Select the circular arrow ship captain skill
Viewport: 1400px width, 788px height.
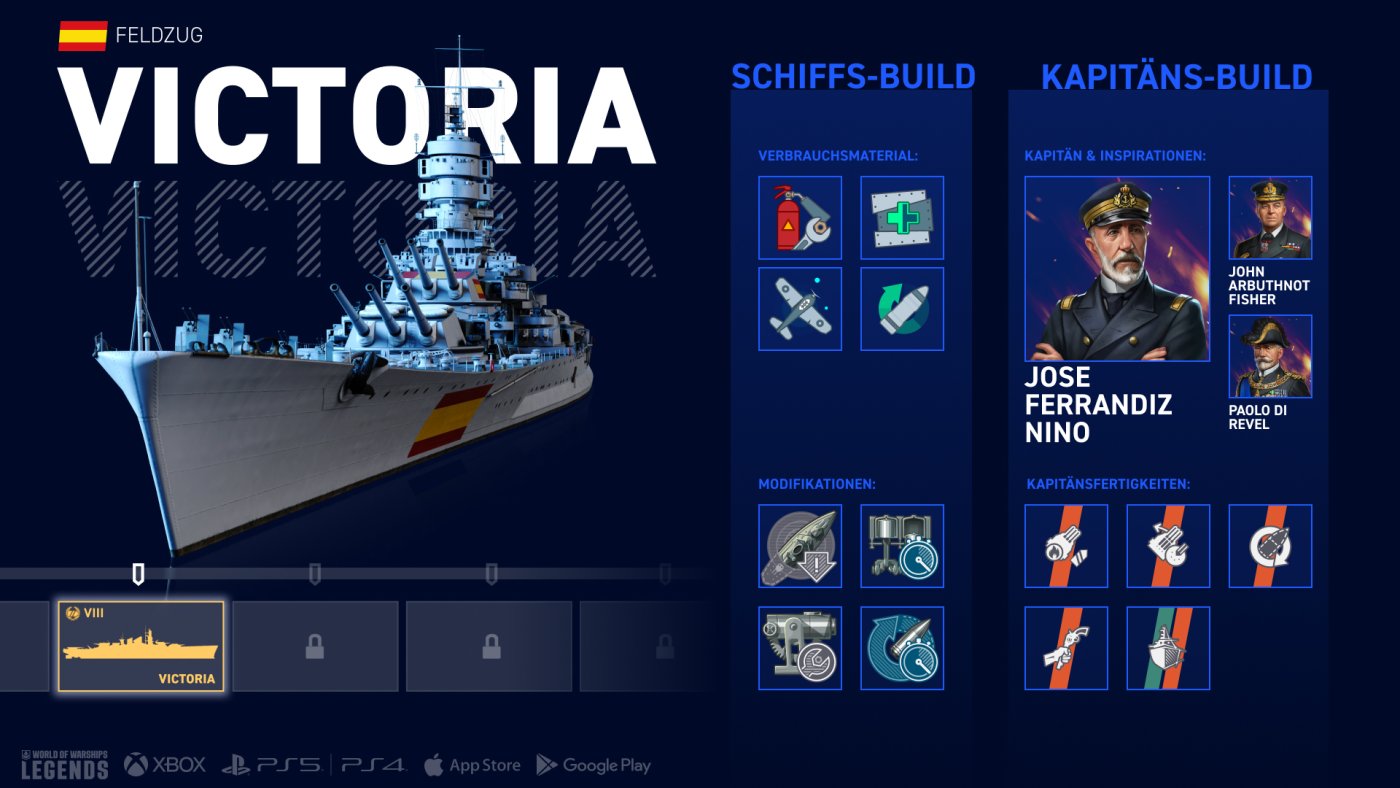coord(1270,546)
